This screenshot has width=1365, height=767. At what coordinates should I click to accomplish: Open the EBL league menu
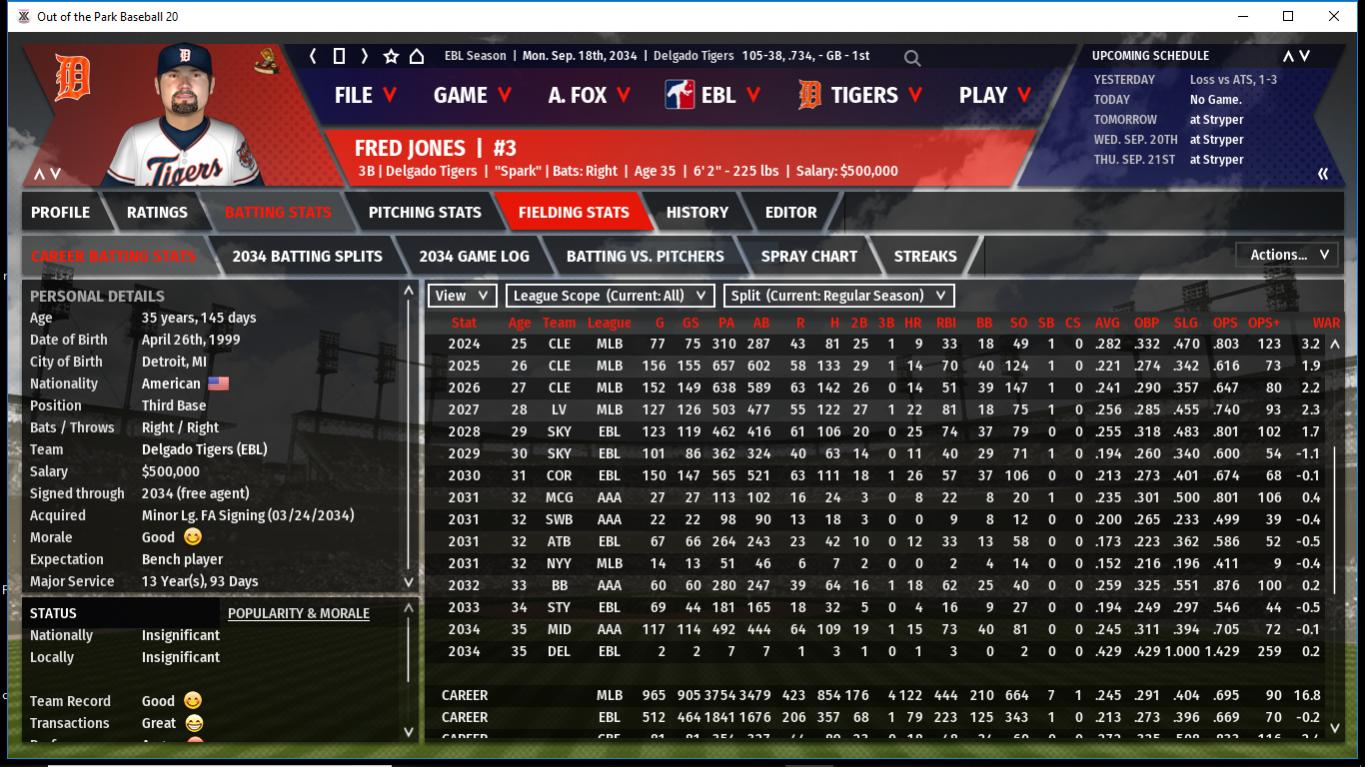(x=713, y=95)
